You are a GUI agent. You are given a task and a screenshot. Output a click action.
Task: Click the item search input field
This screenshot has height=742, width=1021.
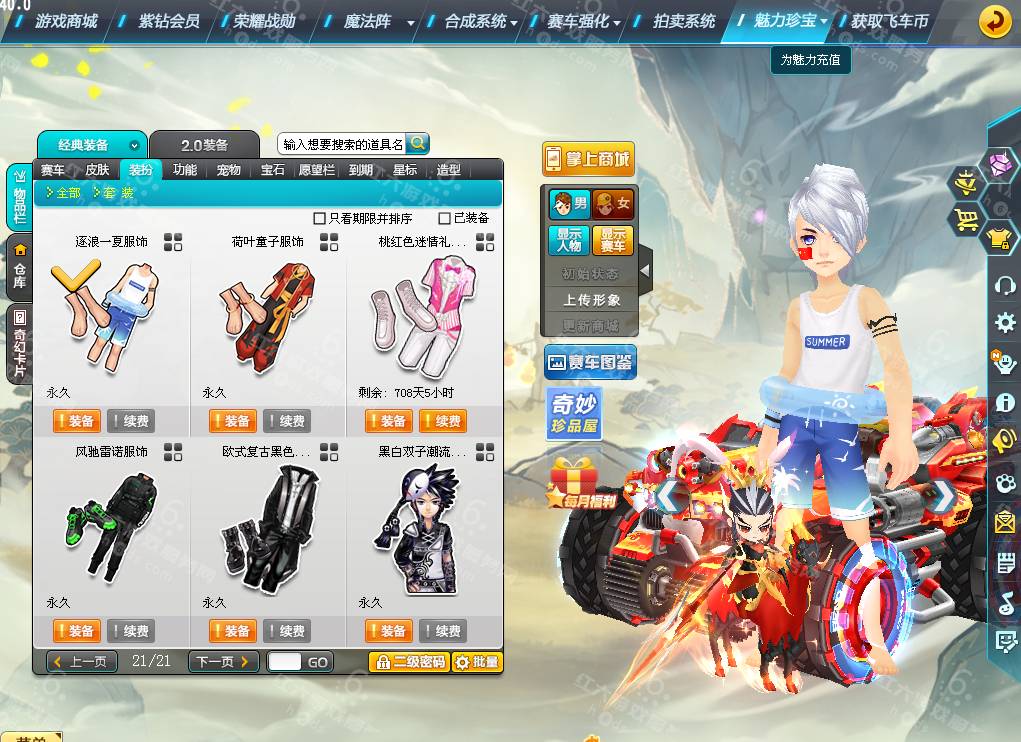click(x=342, y=145)
